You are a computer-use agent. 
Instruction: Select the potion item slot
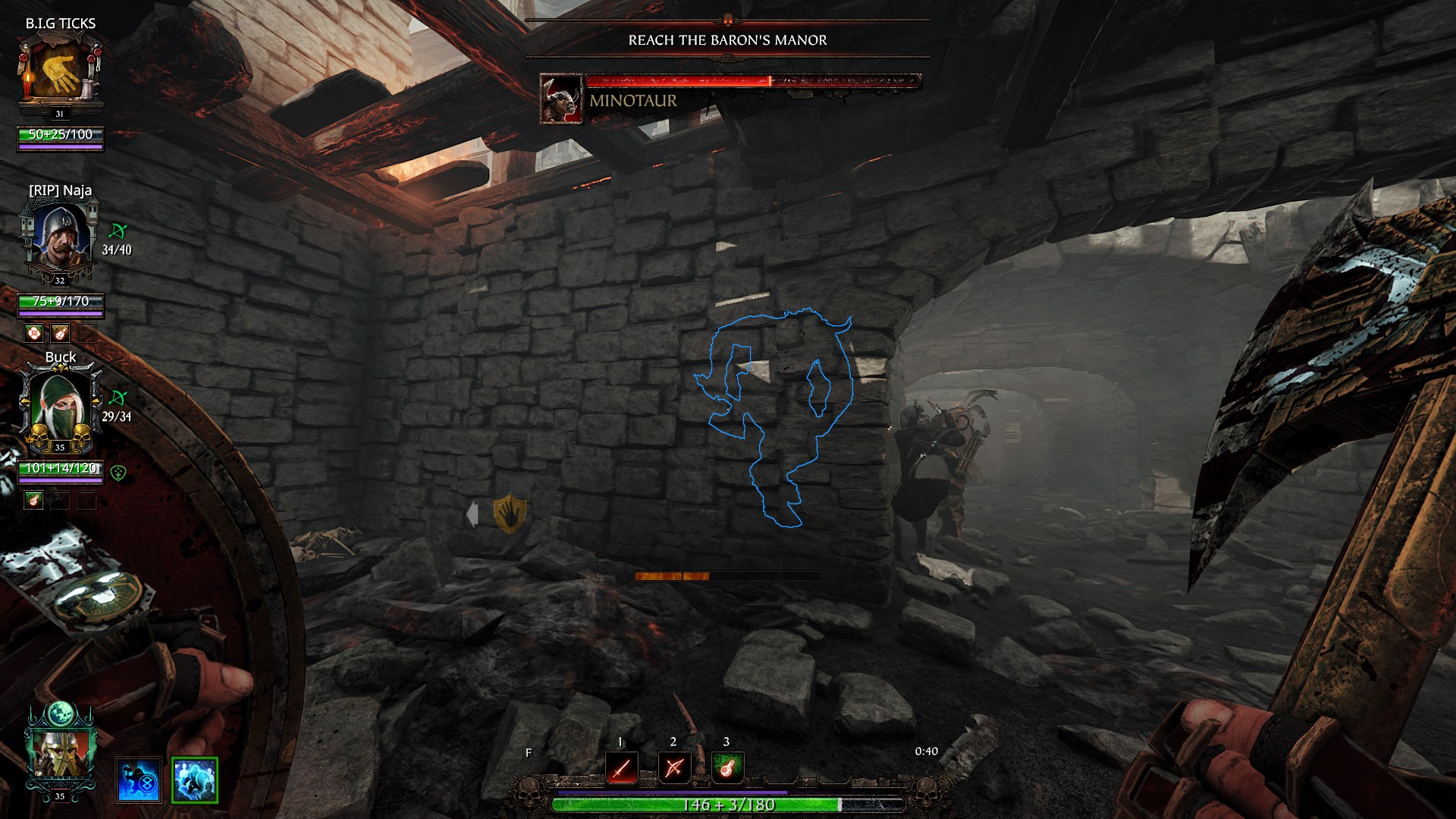pos(726,767)
